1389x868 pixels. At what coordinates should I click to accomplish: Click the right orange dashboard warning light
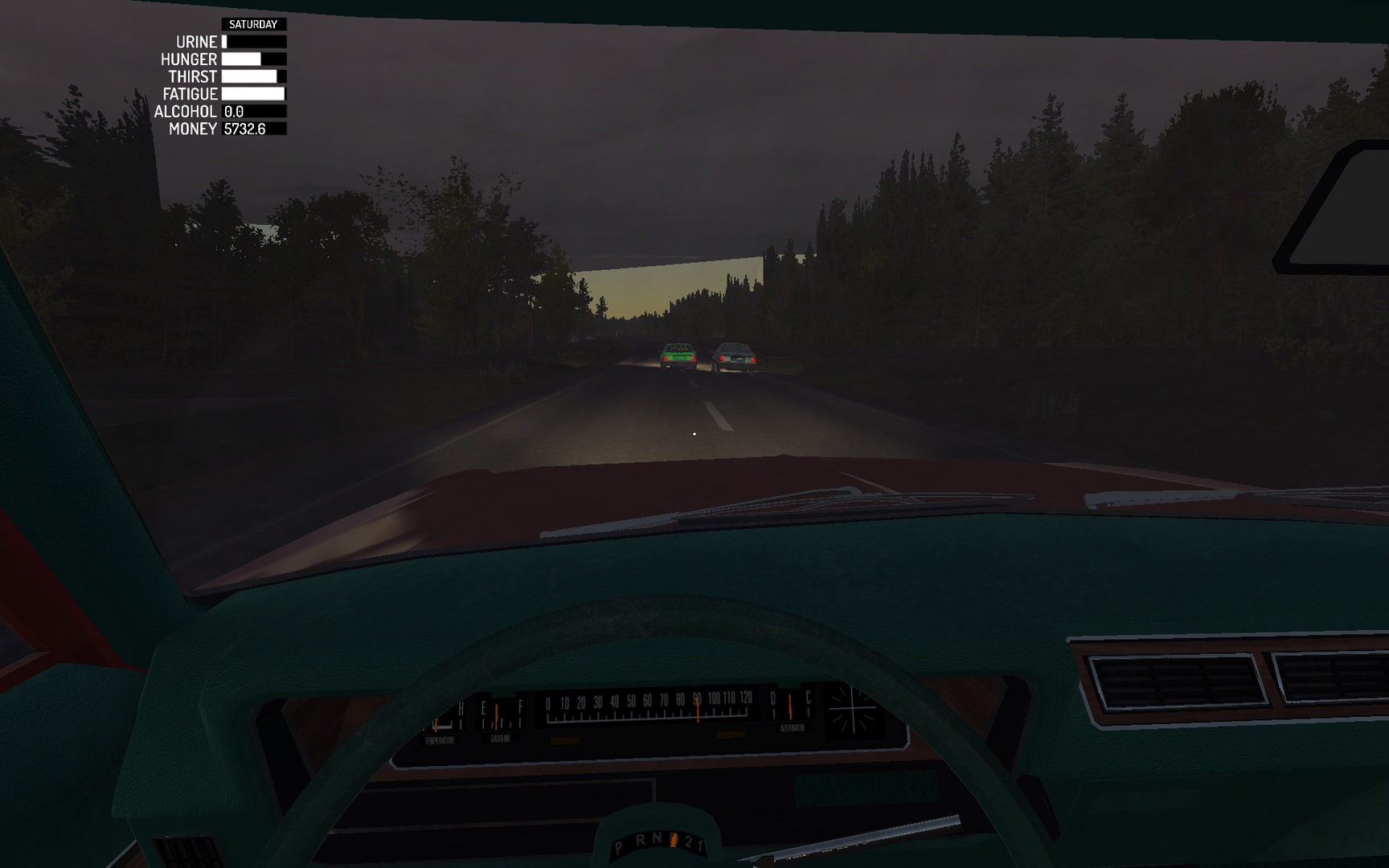731,736
